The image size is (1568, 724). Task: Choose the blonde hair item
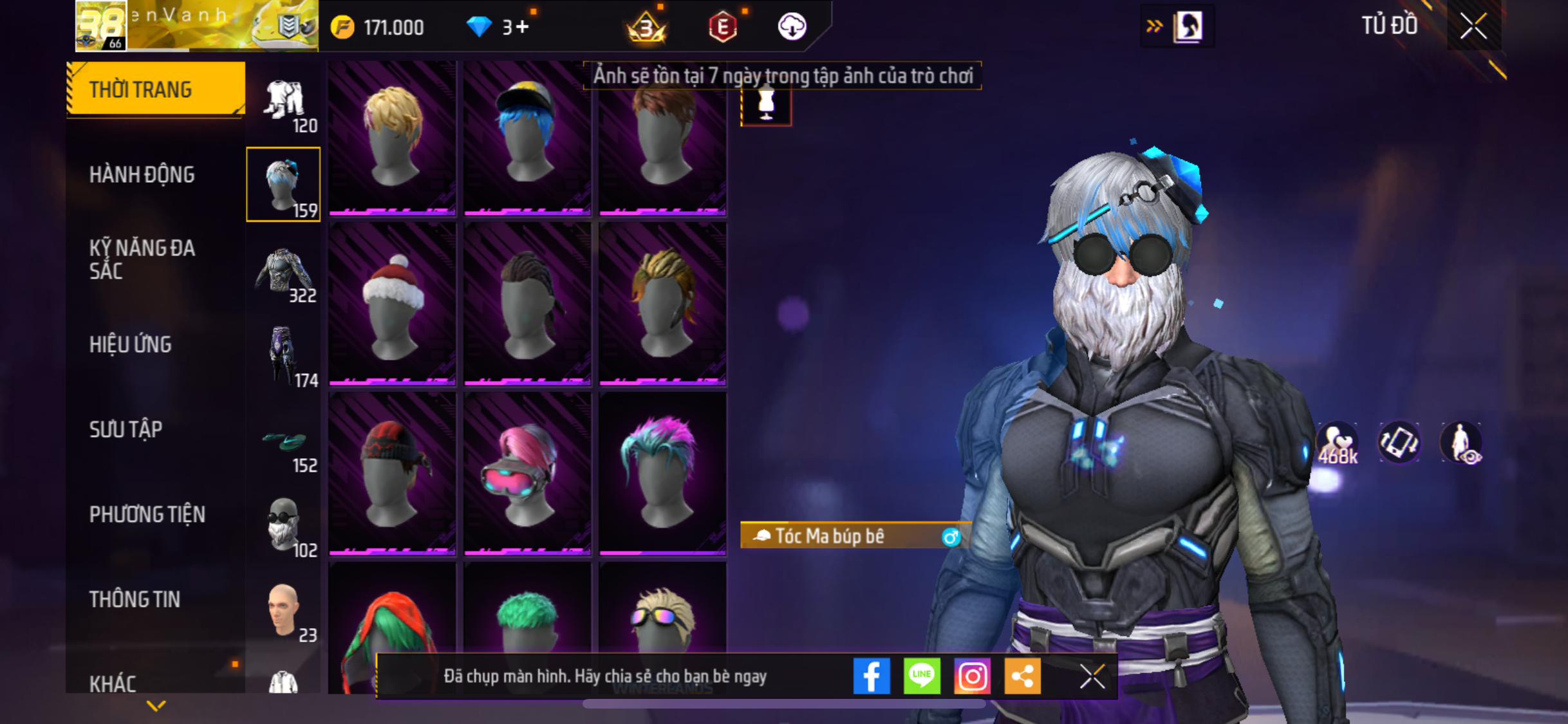coord(392,137)
